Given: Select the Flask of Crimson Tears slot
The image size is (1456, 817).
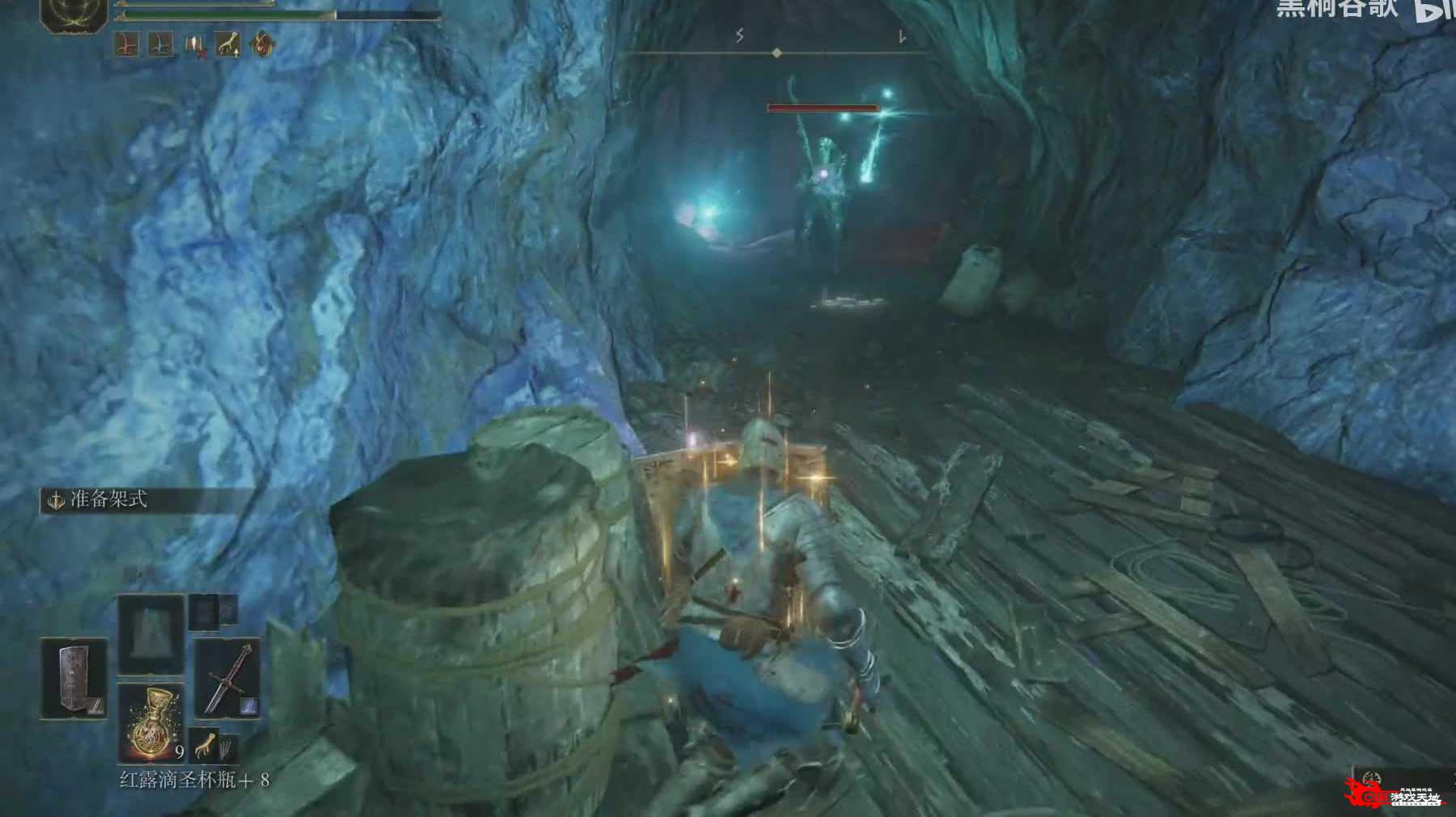Looking at the screenshot, I should pos(151,722).
